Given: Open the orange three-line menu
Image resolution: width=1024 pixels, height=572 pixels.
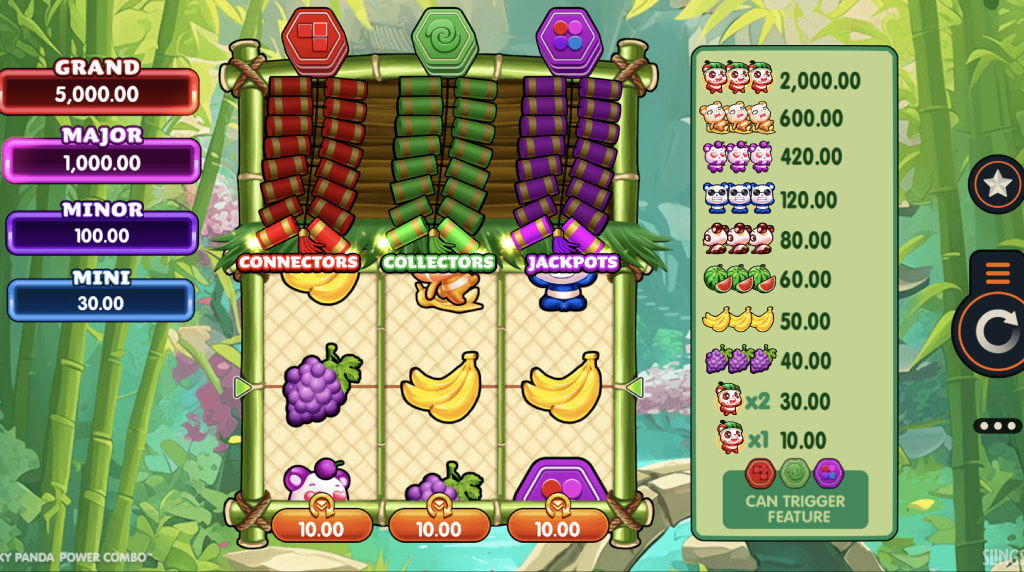Looking at the screenshot, I should pos(1000,273).
